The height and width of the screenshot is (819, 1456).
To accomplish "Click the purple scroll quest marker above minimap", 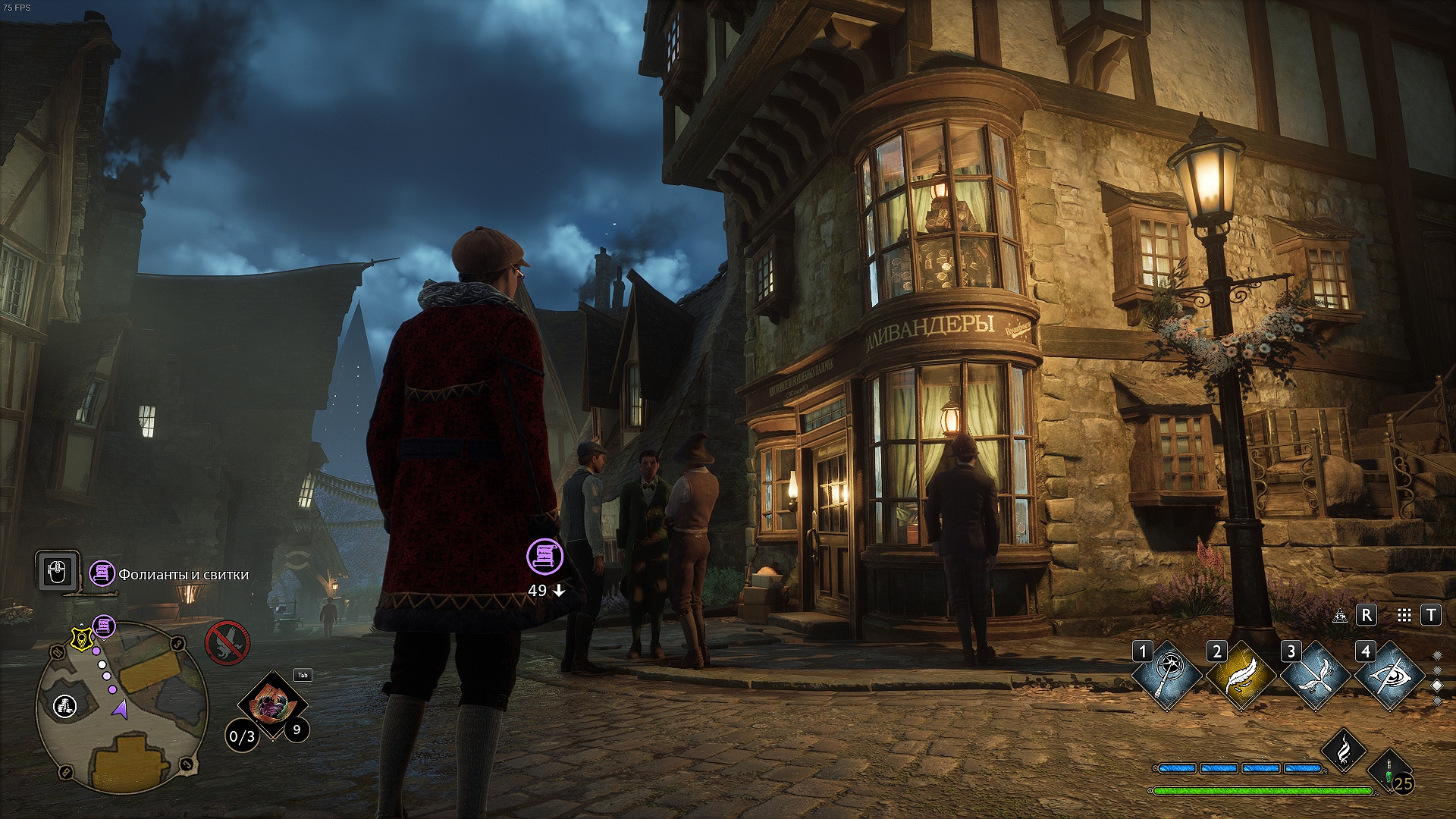I will 105,626.
